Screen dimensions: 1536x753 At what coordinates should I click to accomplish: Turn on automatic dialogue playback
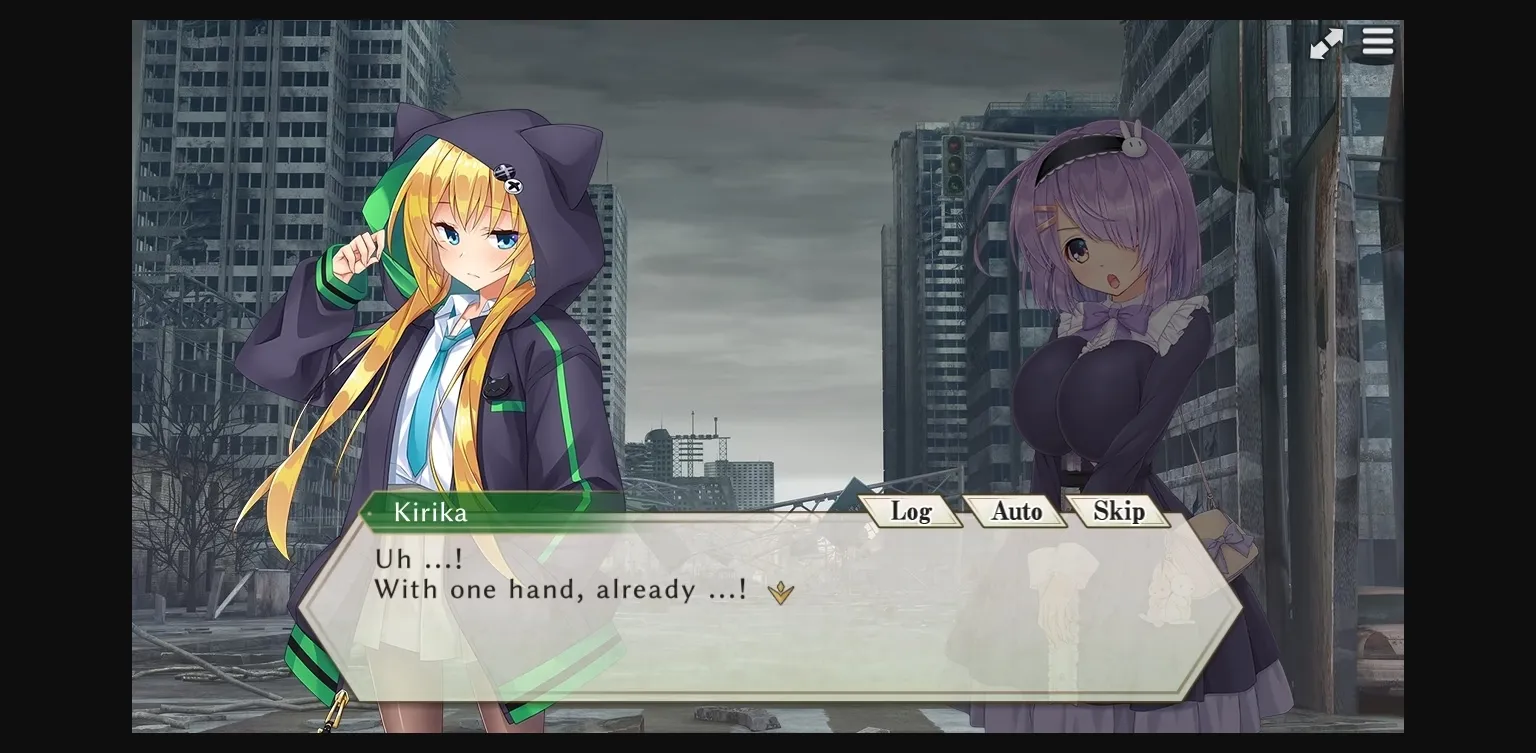point(1016,511)
